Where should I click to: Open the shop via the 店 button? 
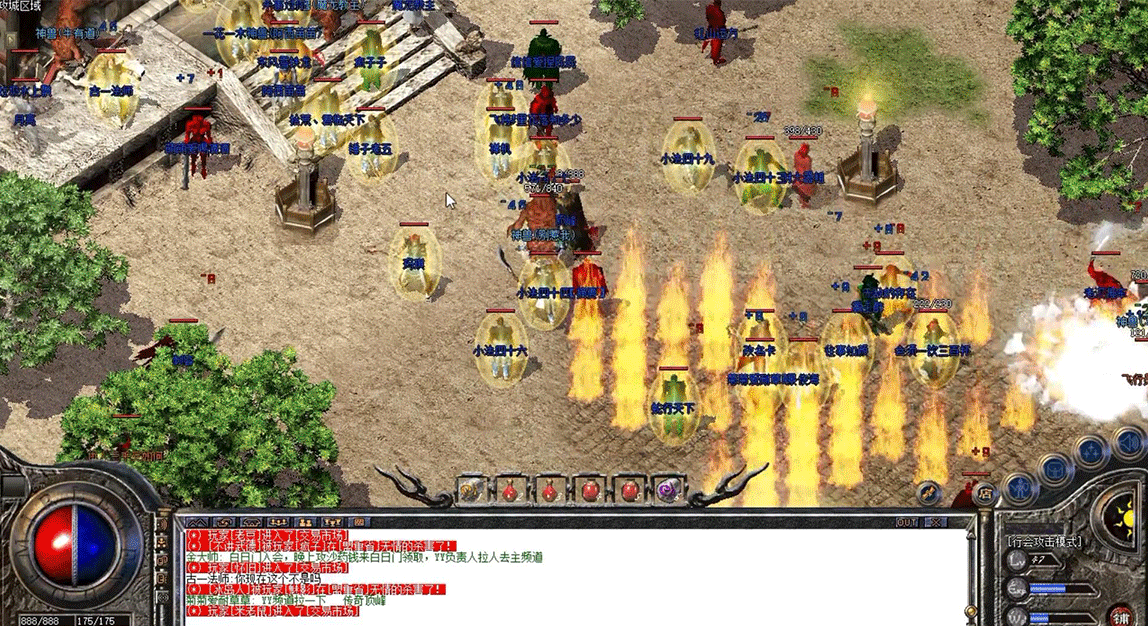click(x=985, y=492)
